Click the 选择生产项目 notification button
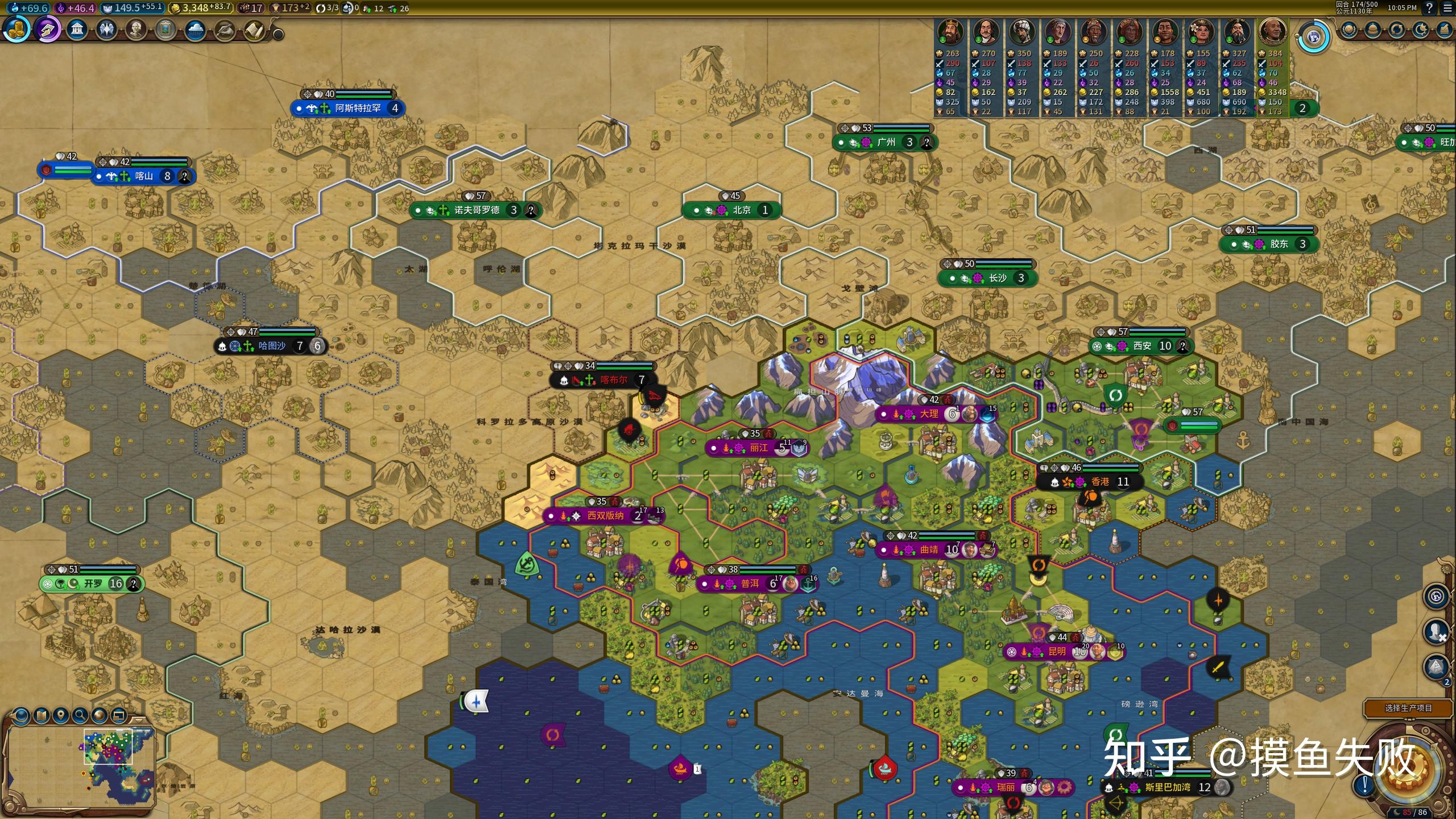Screen dimensions: 1456x819 tap(1408, 708)
